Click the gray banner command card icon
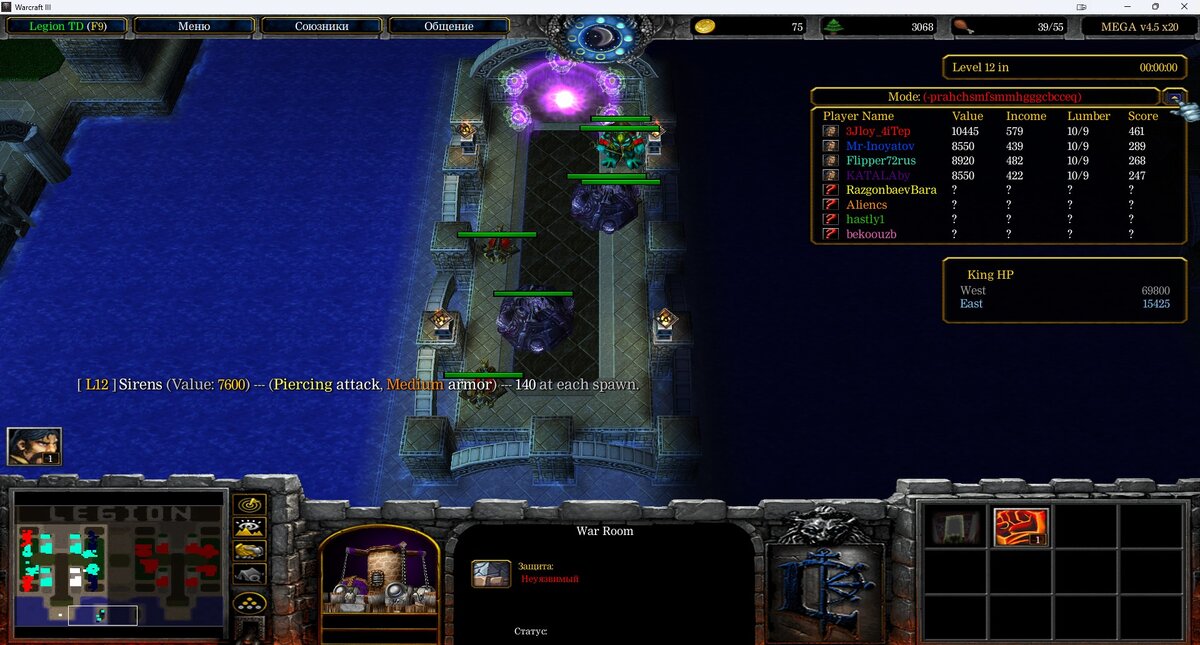 956,527
